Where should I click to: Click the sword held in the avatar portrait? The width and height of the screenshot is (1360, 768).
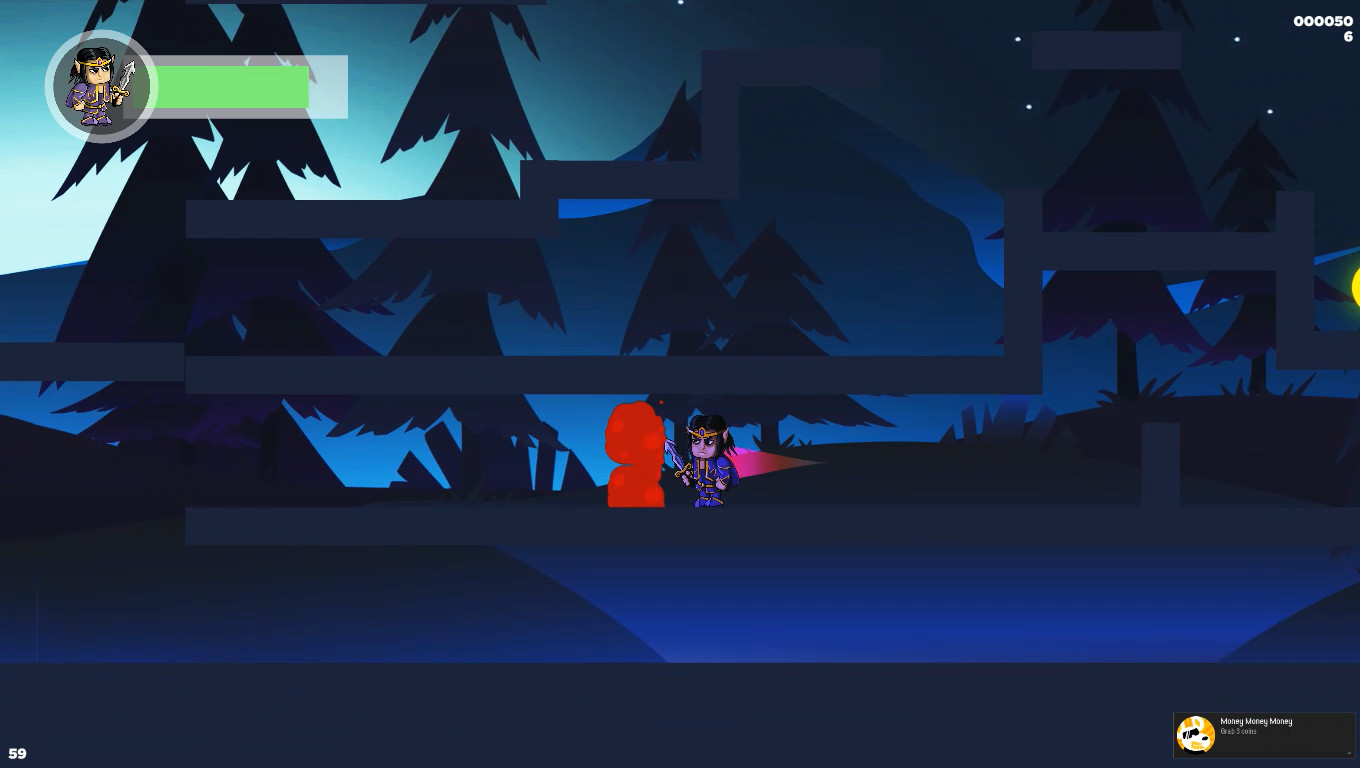[130, 75]
